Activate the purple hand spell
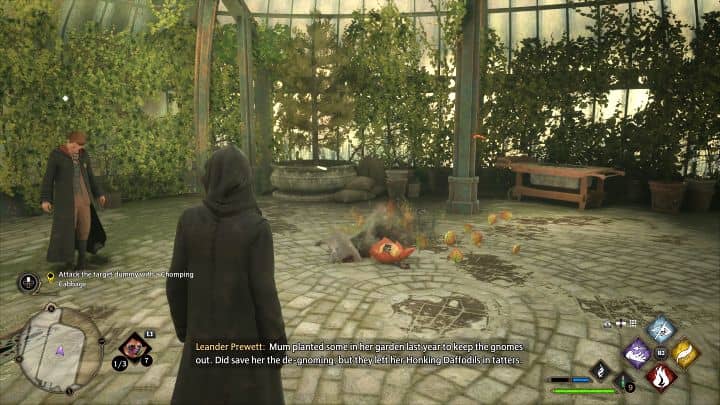 638,353
